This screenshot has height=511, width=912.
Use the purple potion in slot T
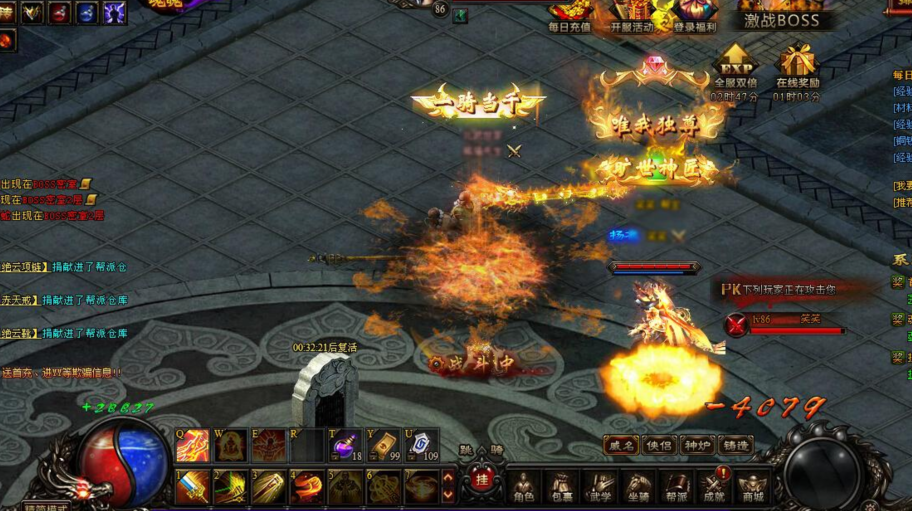pyautogui.click(x=345, y=445)
